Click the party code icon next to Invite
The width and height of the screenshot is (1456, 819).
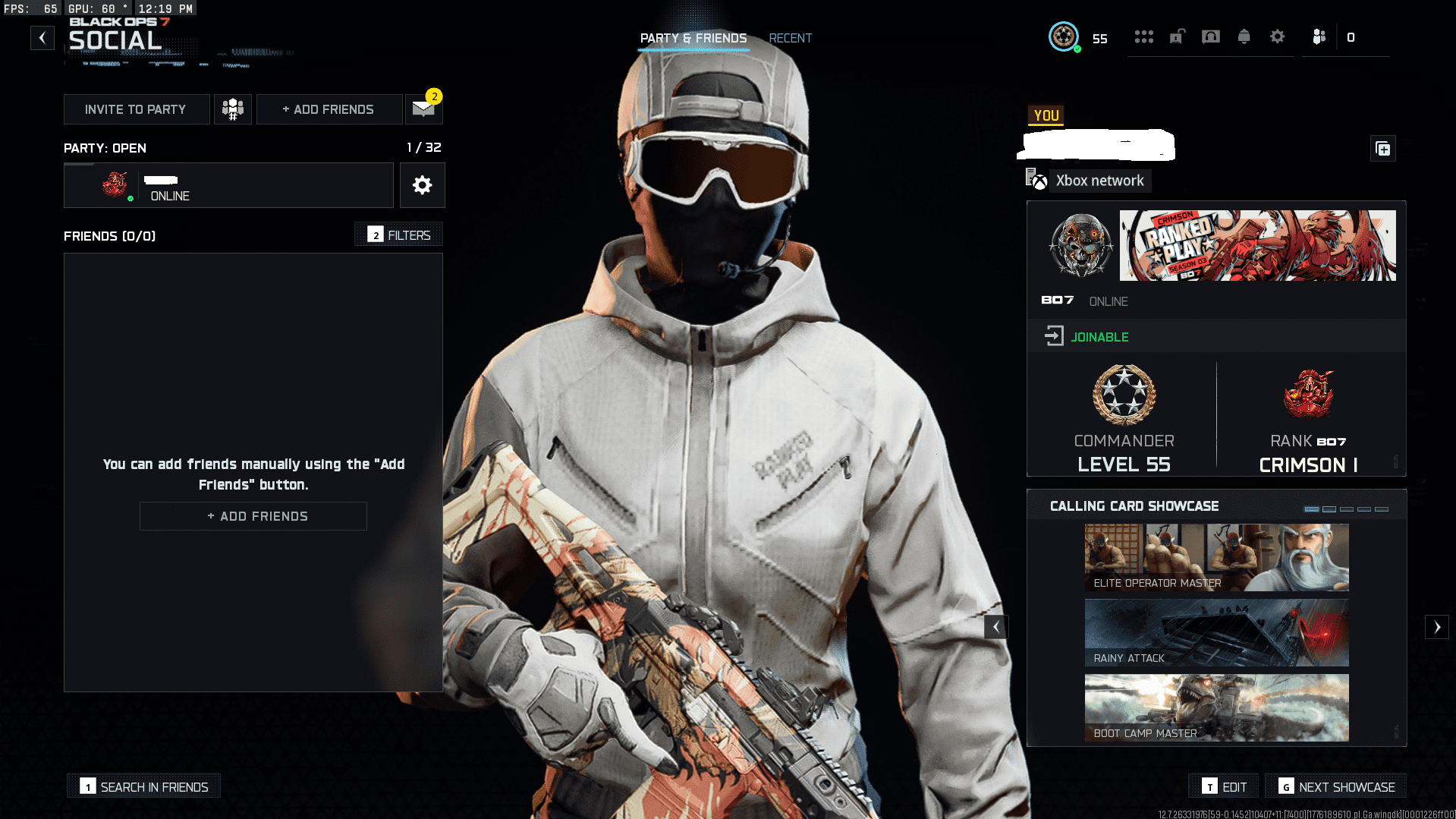(232, 109)
